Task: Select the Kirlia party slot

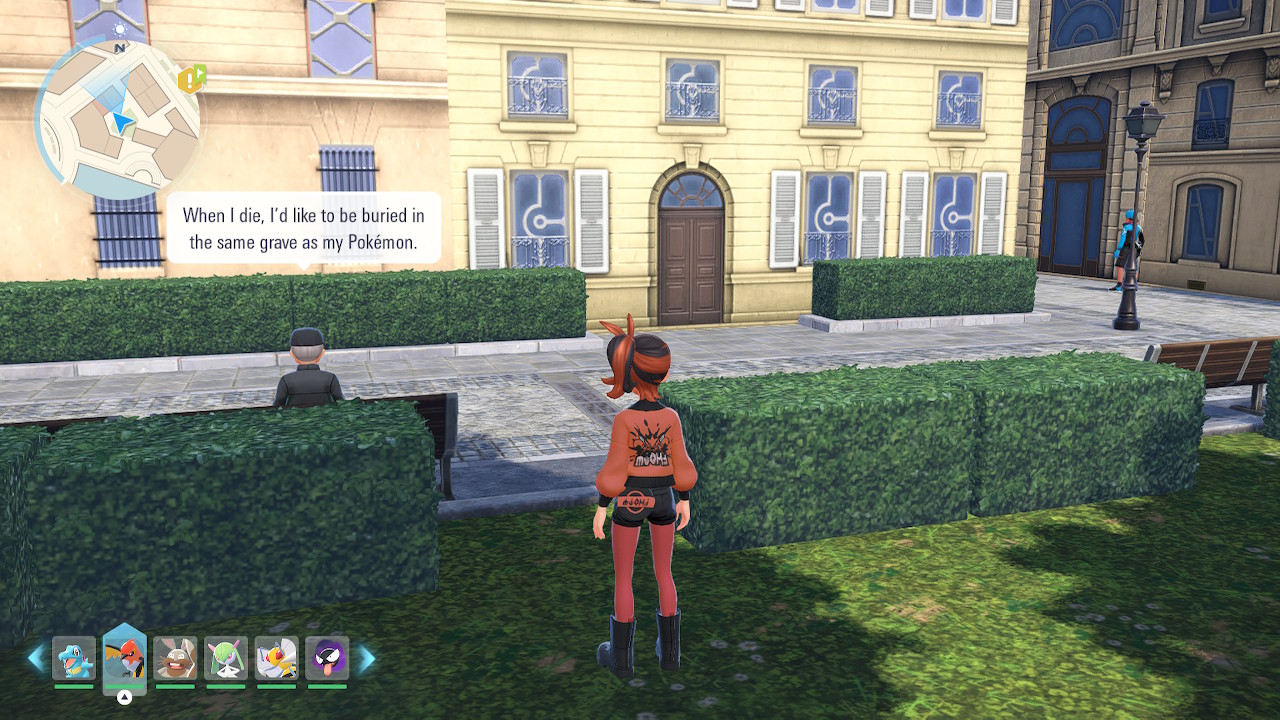Action: coord(226,658)
